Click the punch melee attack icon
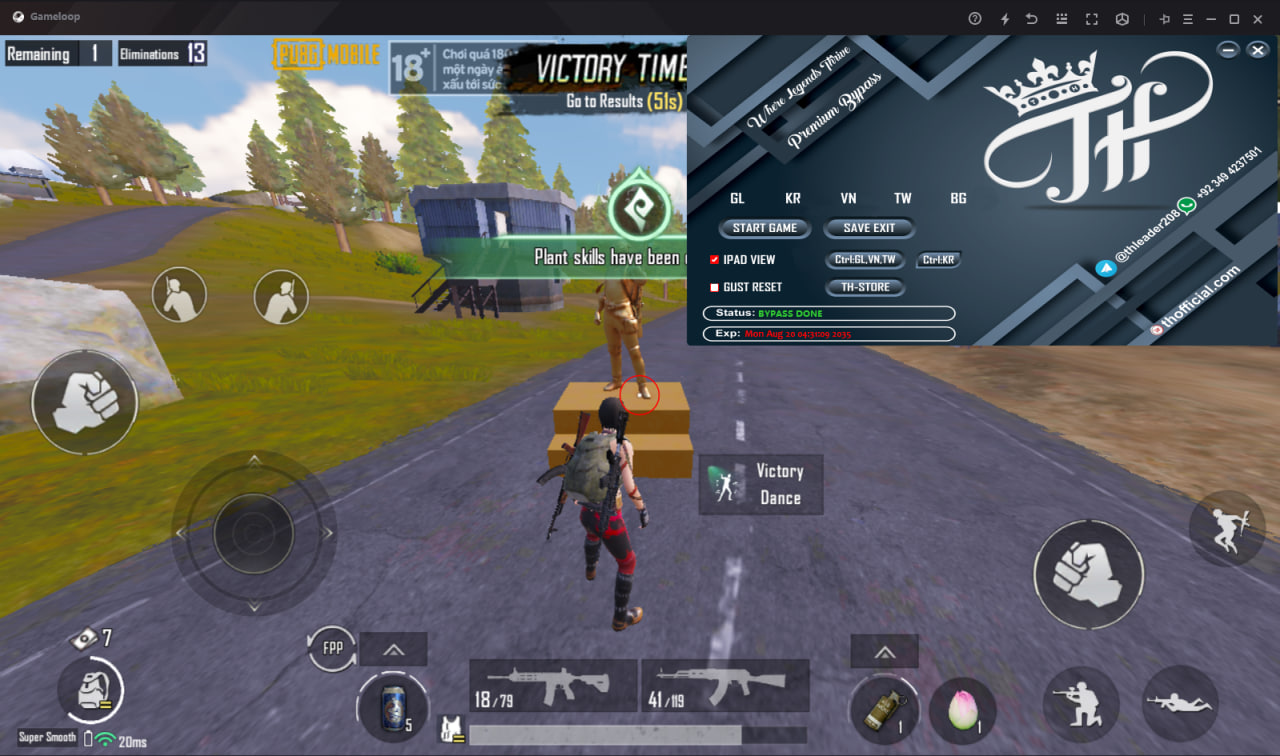This screenshot has width=1280, height=756. tap(1089, 575)
